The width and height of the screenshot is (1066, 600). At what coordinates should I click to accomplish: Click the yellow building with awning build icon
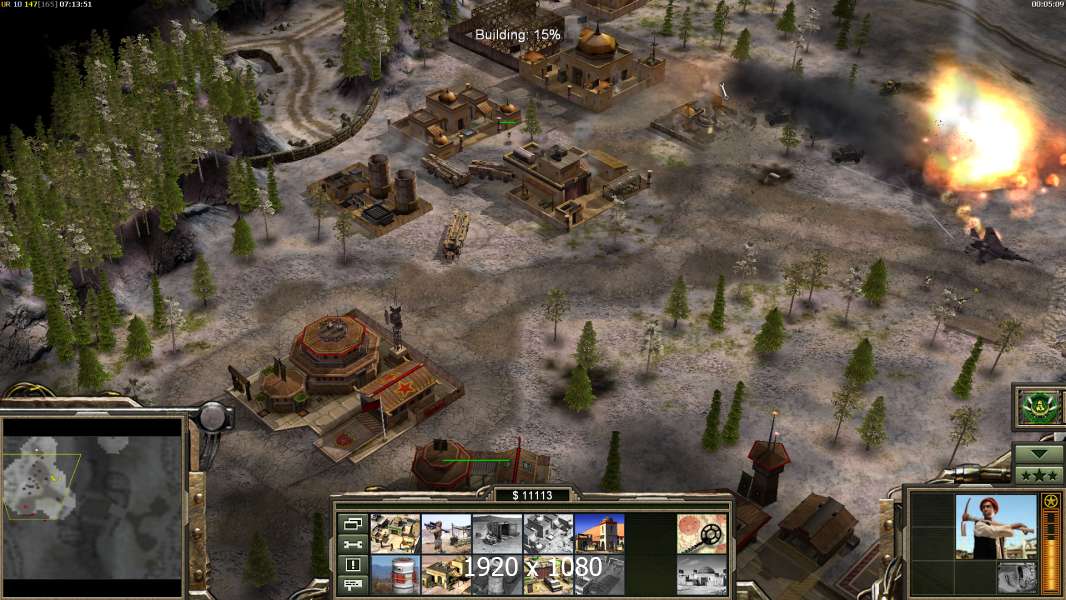pos(446,575)
